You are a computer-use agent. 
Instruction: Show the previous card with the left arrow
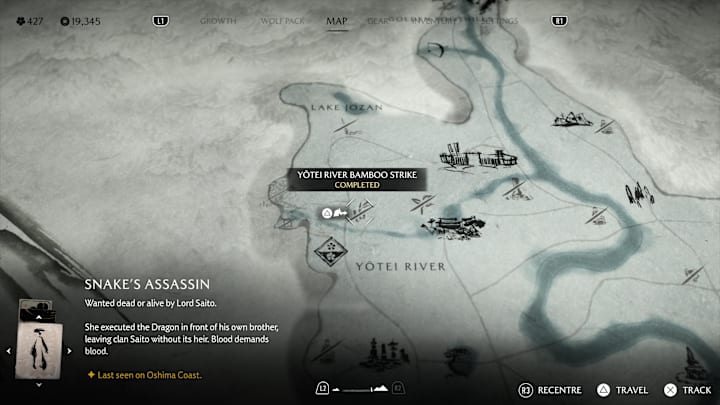tap(10, 350)
